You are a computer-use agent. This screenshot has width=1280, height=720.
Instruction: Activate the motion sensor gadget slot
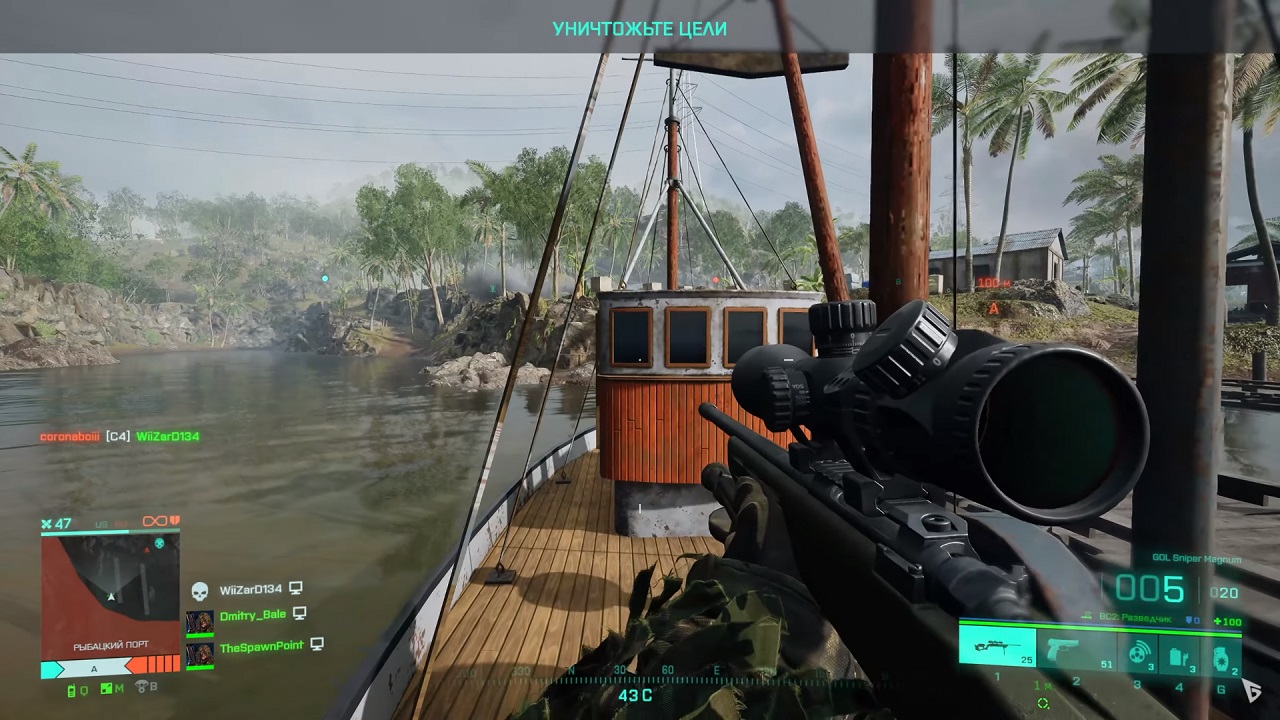coord(1138,652)
